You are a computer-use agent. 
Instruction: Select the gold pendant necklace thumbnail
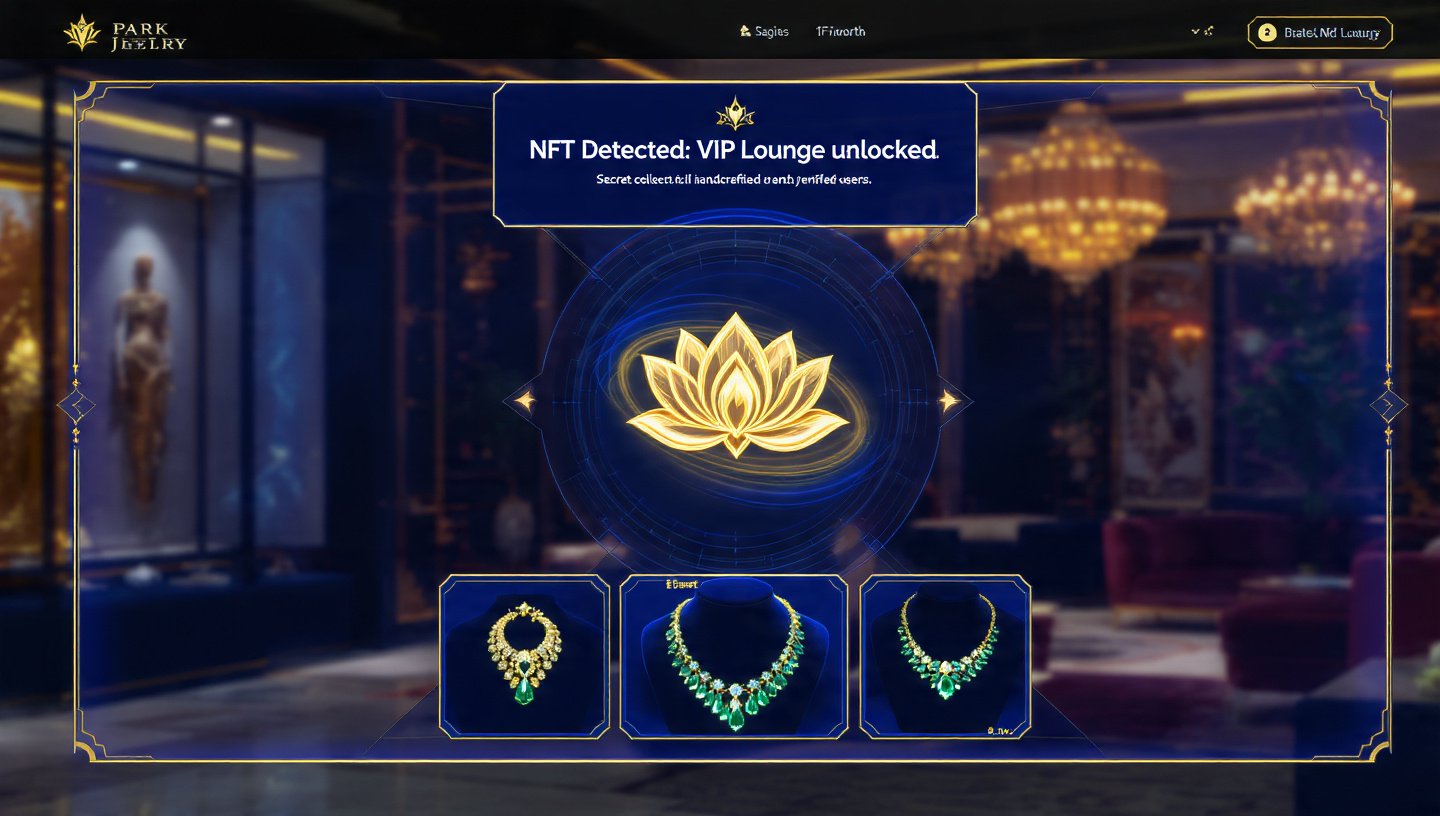click(x=524, y=658)
